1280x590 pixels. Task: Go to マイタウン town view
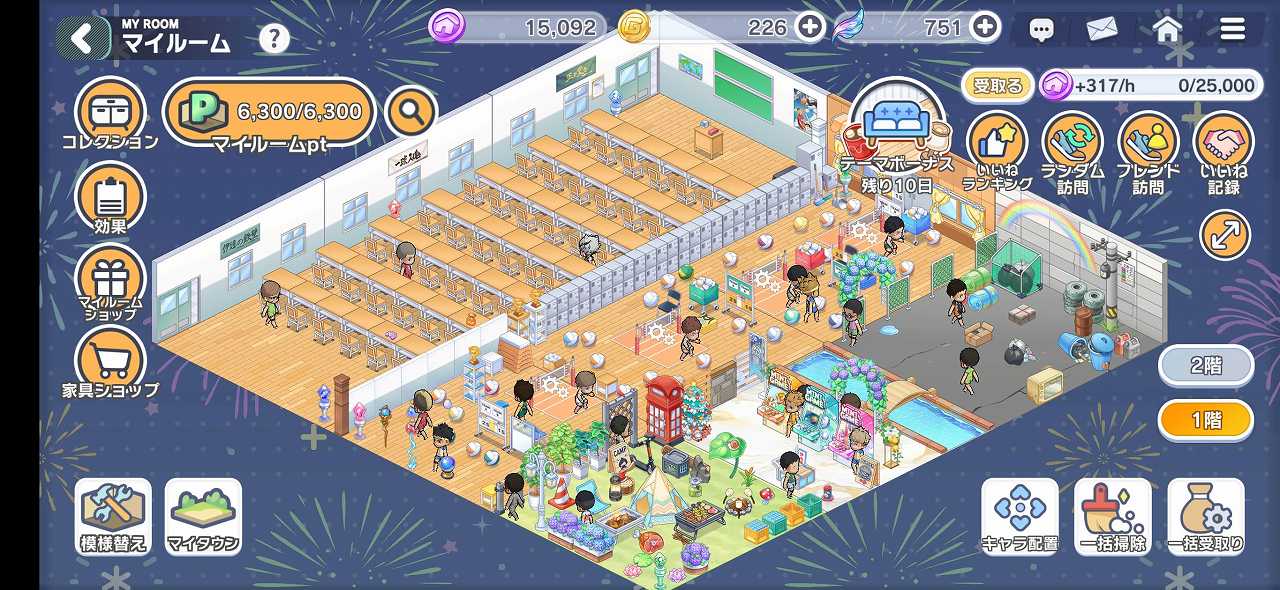203,515
